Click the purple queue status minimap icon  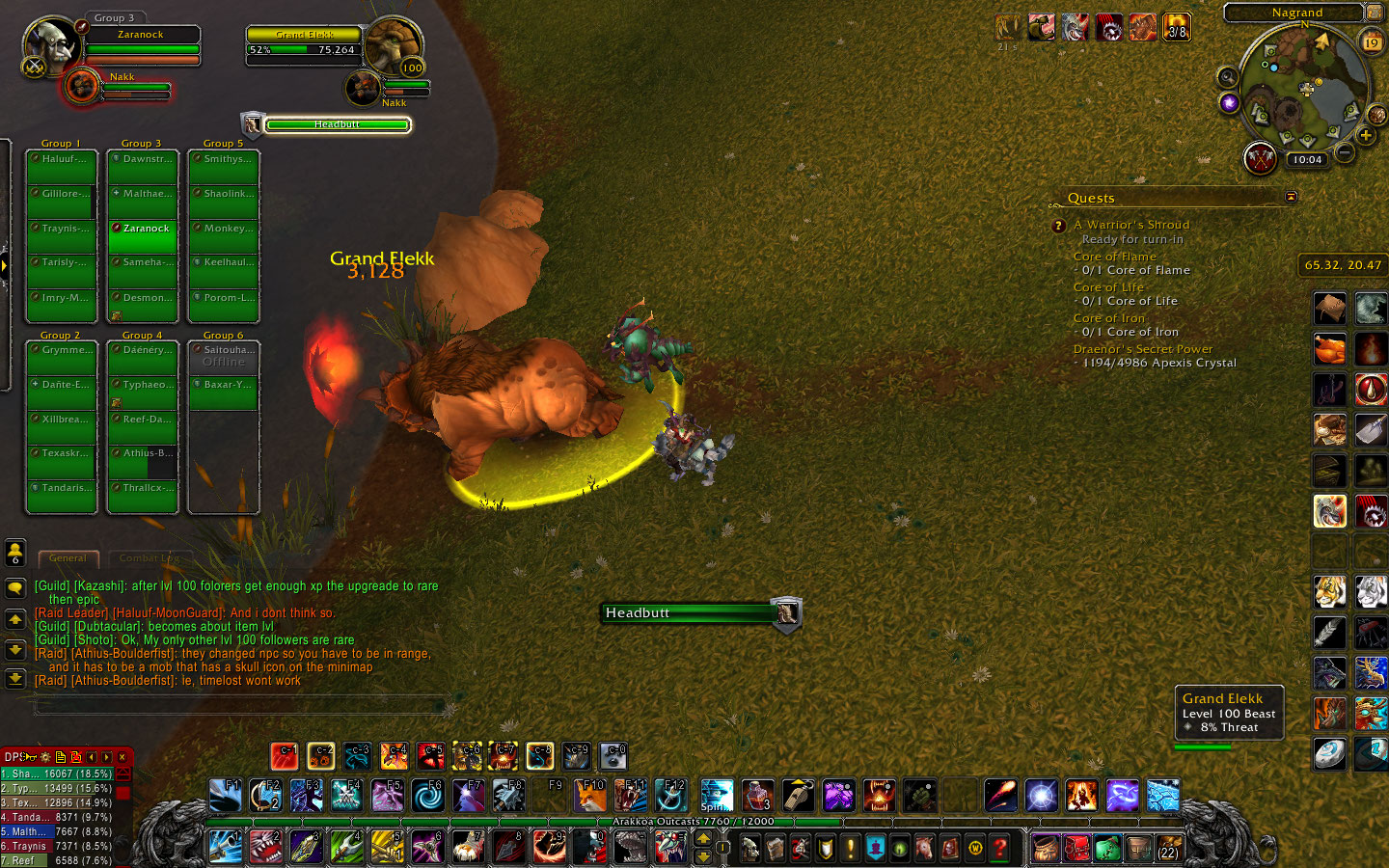tap(1228, 102)
